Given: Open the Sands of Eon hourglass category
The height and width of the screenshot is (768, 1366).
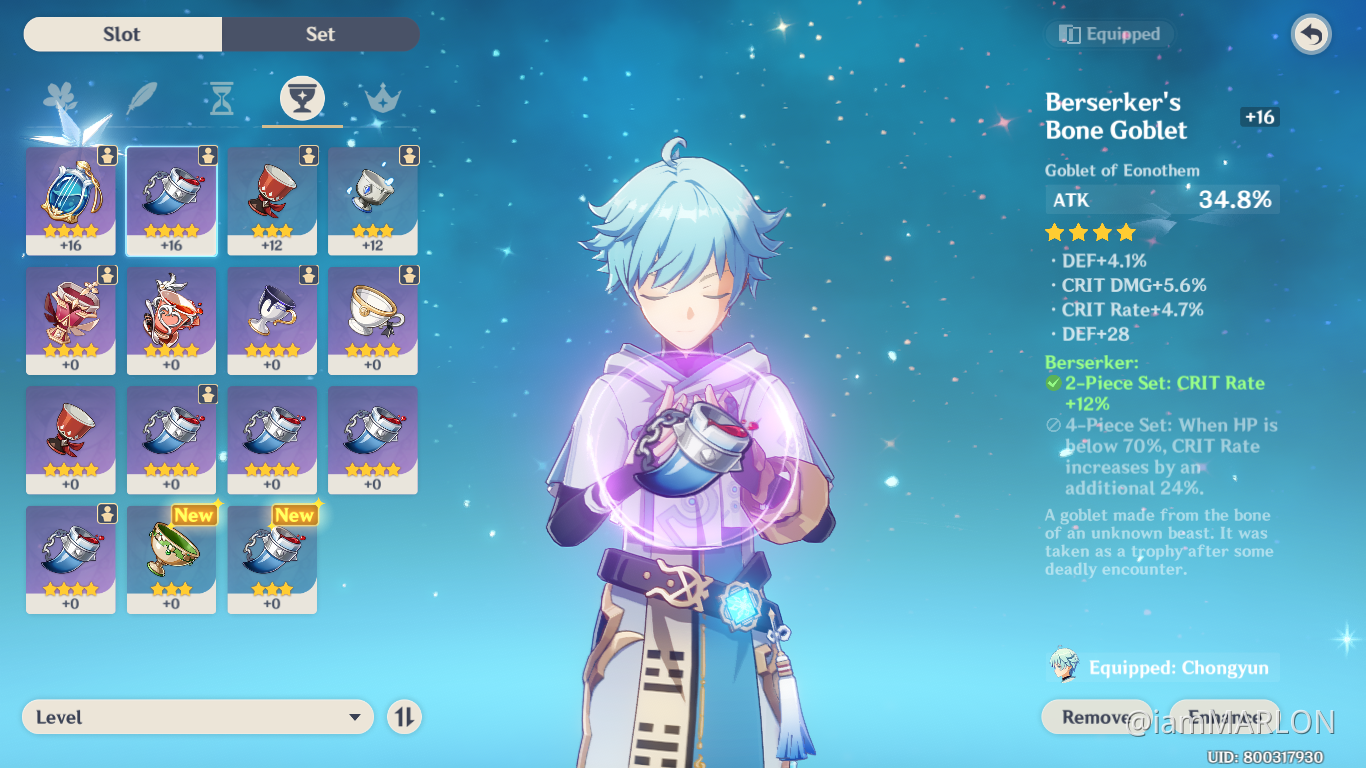Looking at the screenshot, I should (x=221, y=97).
